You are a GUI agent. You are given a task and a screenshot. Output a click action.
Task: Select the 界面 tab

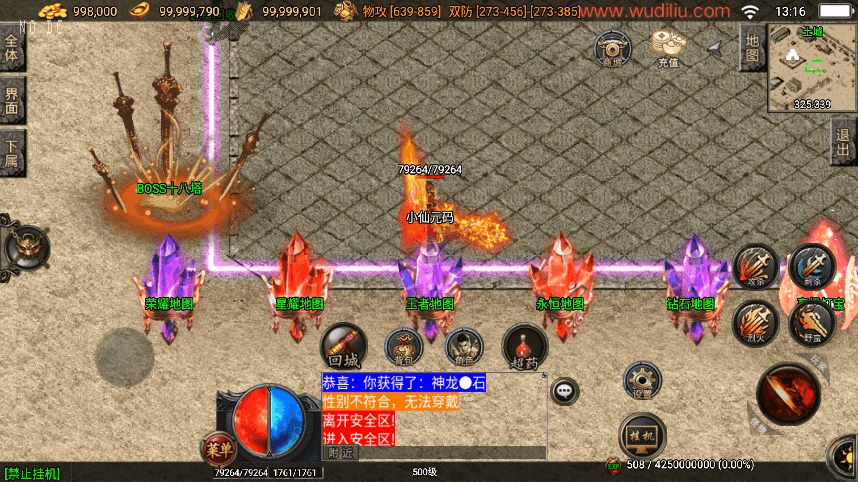click(12, 100)
